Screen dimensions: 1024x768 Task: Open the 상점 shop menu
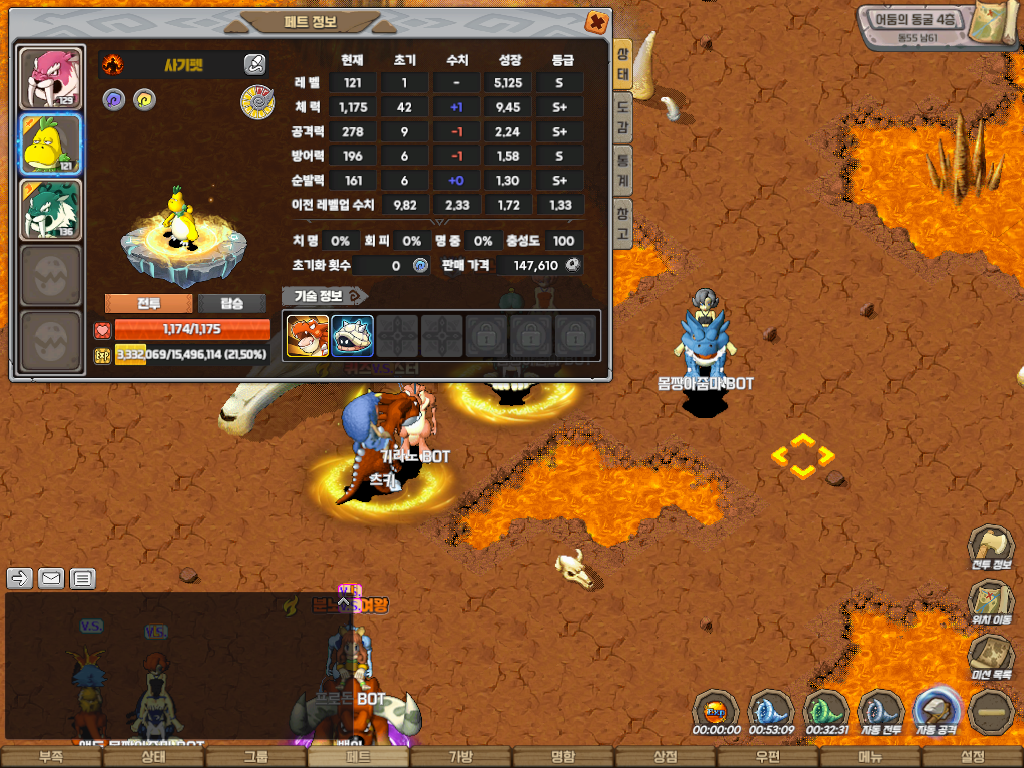(665, 758)
